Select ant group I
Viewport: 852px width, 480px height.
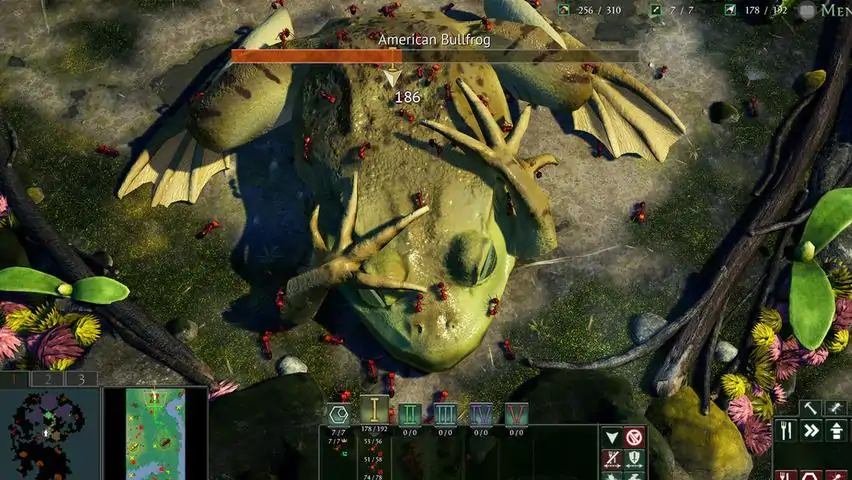pyautogui.click(x=374, y=410)
